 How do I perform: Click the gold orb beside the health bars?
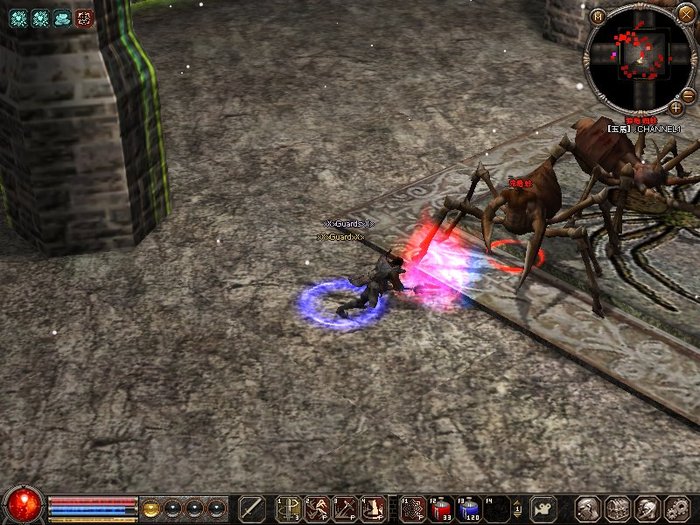click(151, 507)
